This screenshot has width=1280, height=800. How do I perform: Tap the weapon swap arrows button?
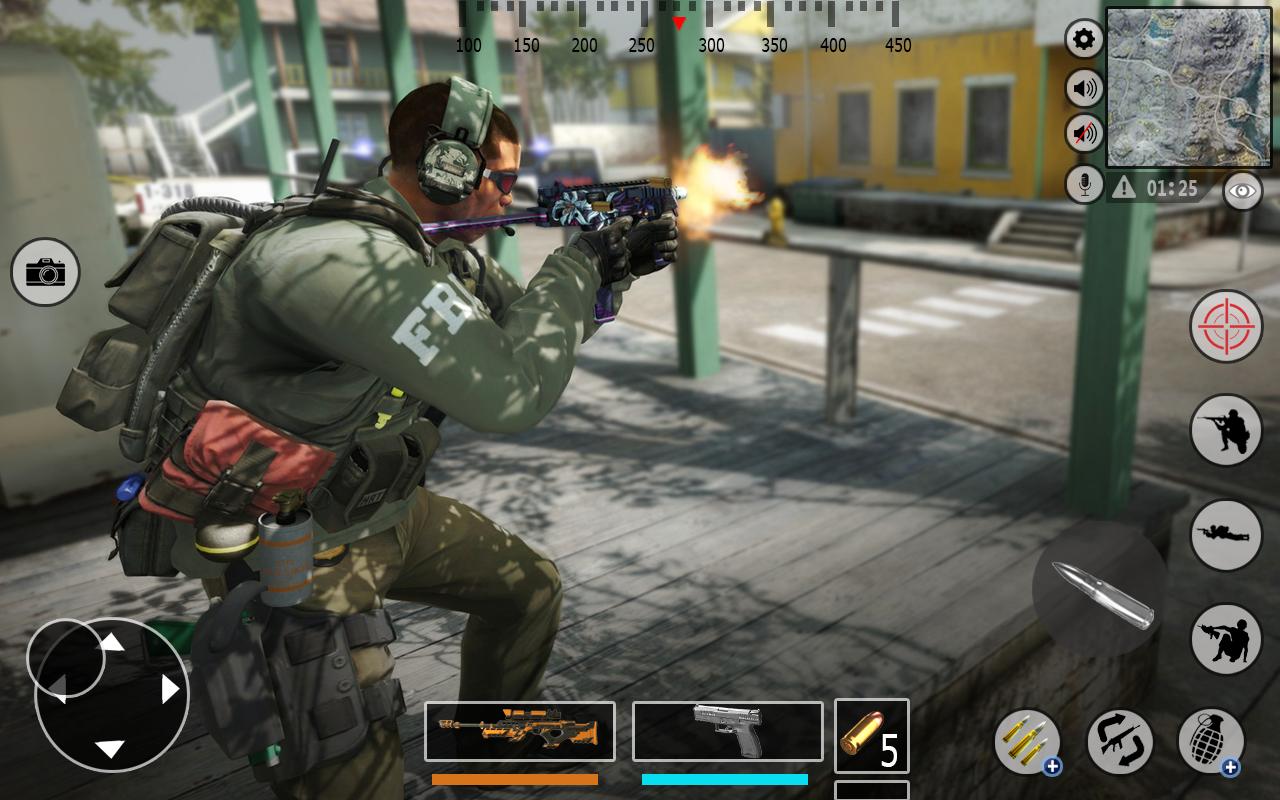click(1120, 742)
